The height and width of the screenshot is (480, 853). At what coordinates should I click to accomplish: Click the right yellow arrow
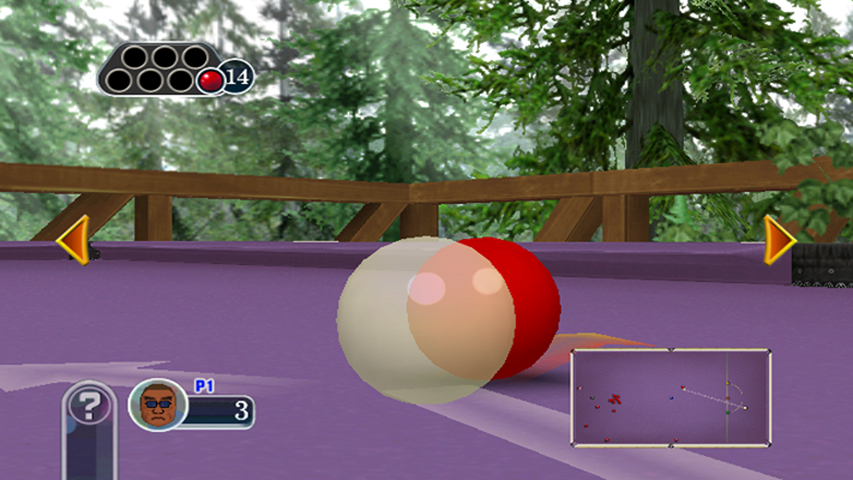(778, 240)
